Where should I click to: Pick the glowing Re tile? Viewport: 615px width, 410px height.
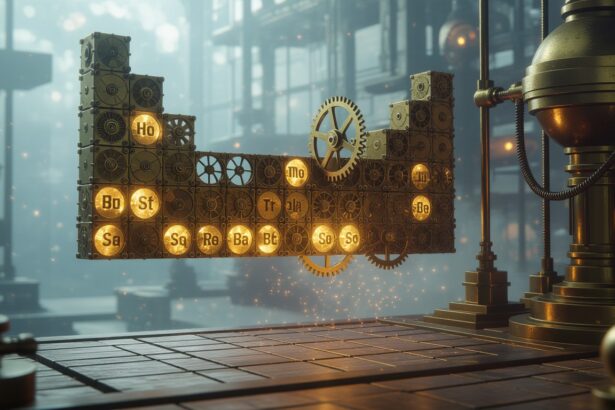209,240
